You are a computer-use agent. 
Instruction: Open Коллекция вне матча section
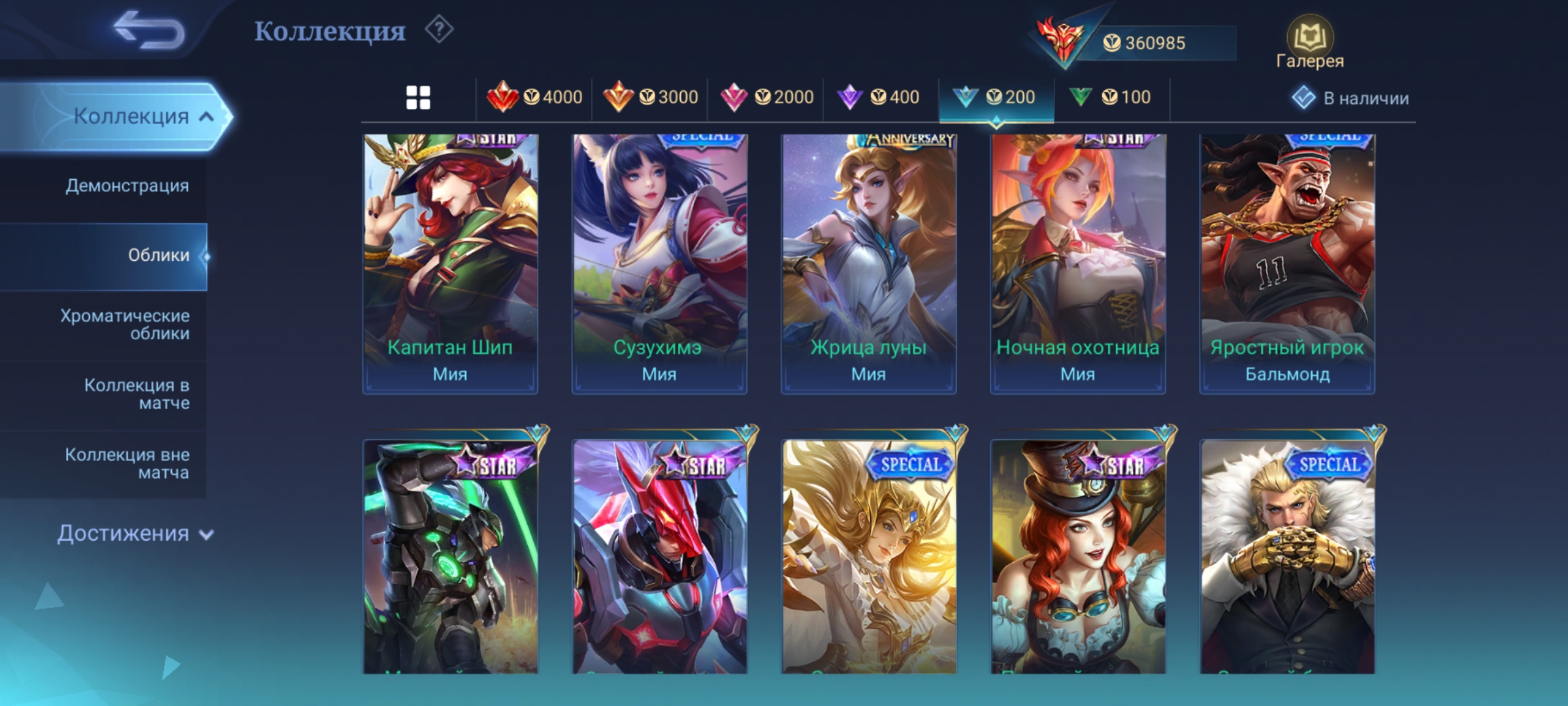(x=127, y=463)
